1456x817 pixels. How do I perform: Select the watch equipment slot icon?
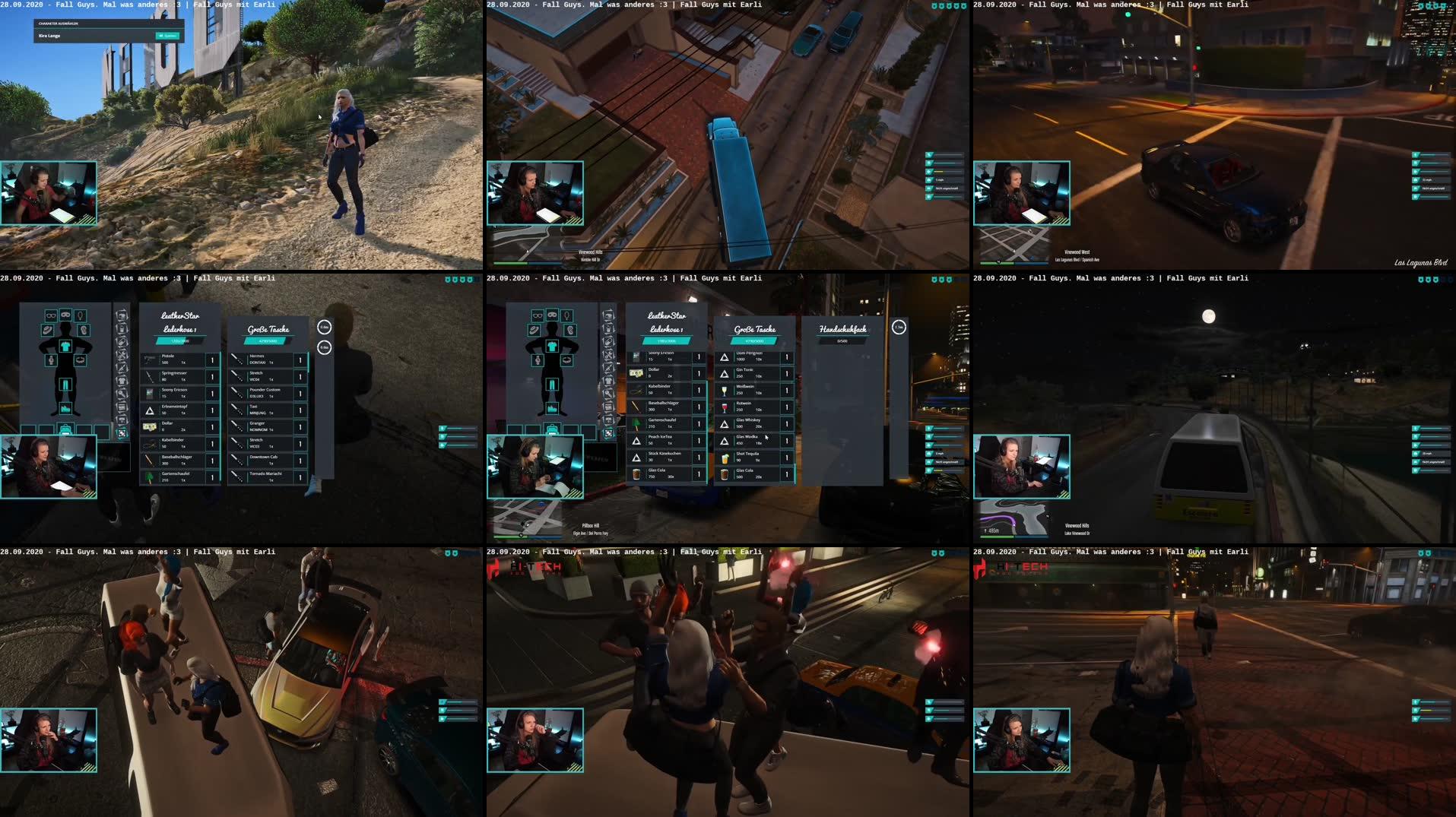pos(50,360)
